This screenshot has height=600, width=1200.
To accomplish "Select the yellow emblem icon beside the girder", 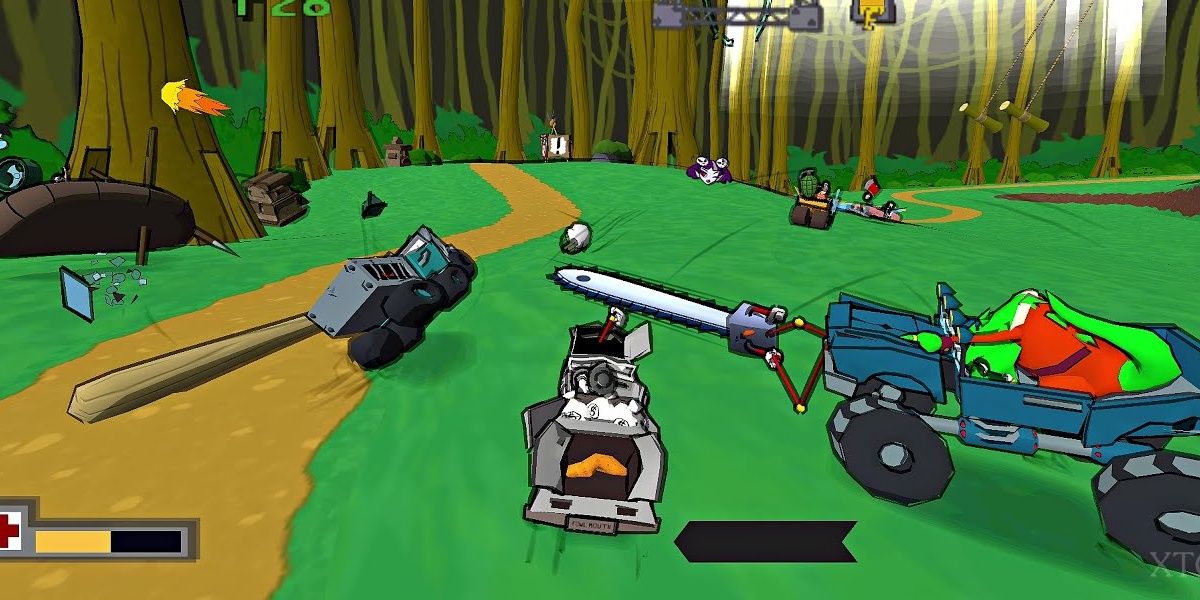I will coord(873,14).
